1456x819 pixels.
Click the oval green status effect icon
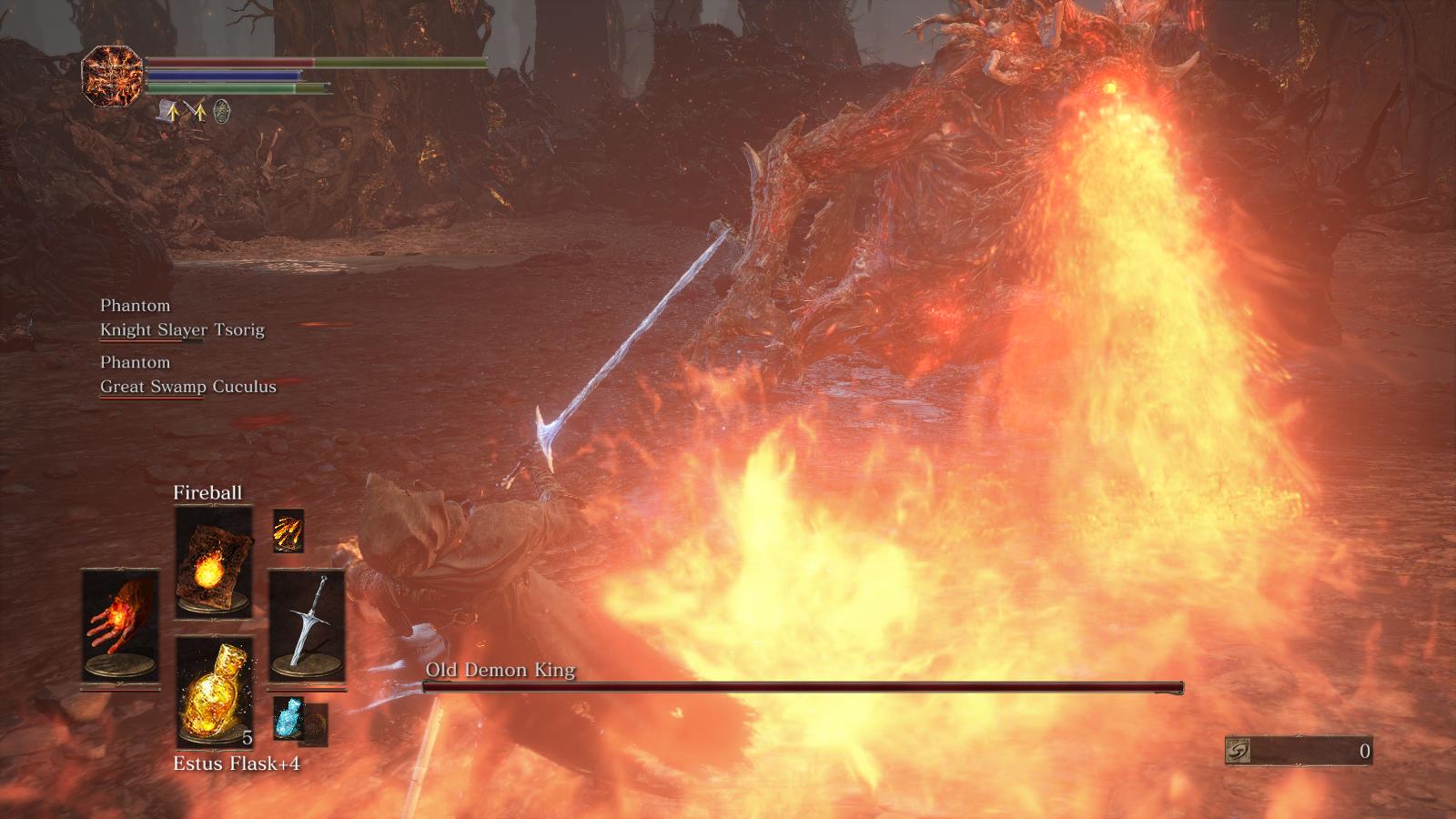tap(221, 112)
